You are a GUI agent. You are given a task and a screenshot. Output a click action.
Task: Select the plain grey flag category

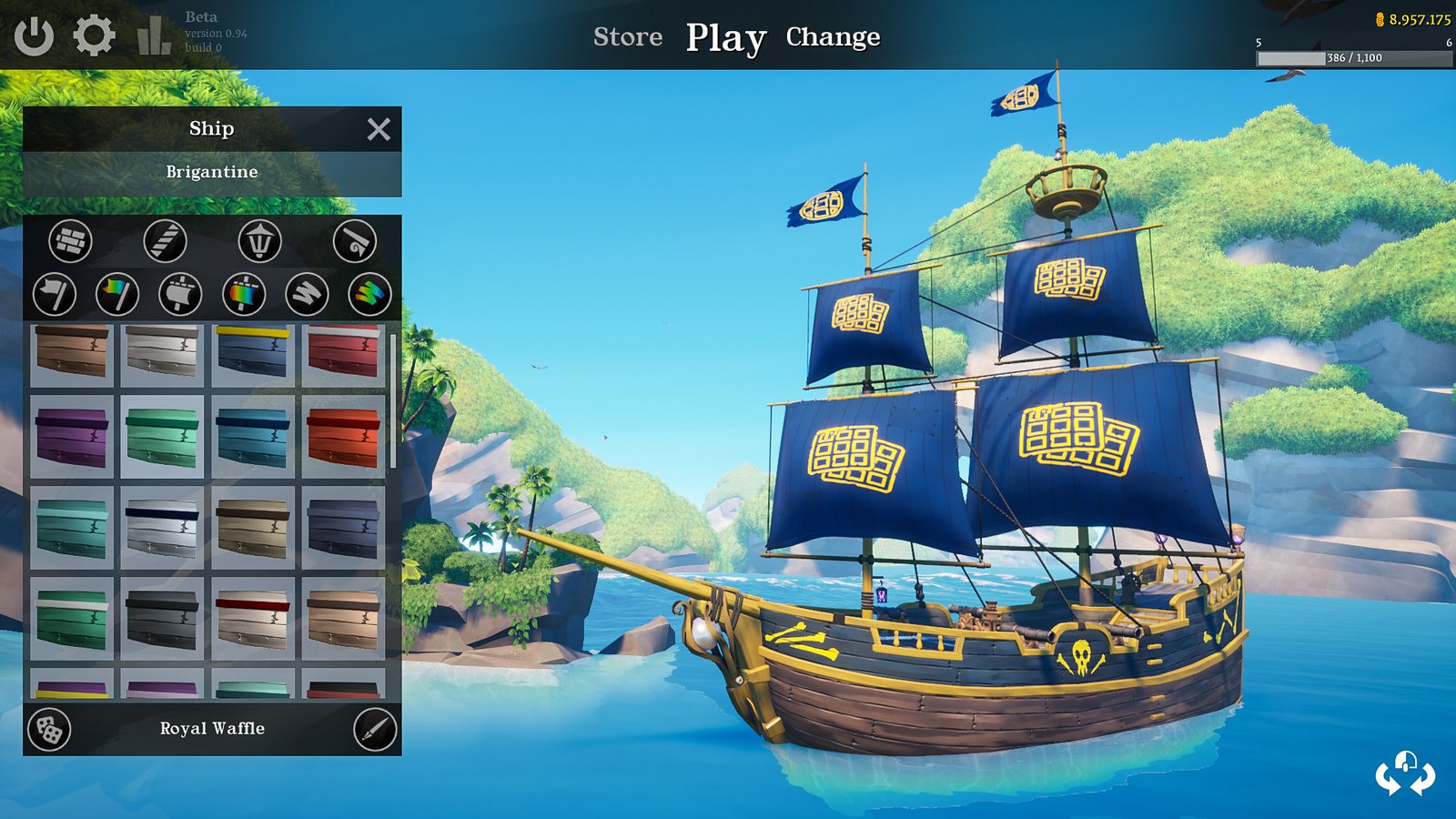pos(54,294)
